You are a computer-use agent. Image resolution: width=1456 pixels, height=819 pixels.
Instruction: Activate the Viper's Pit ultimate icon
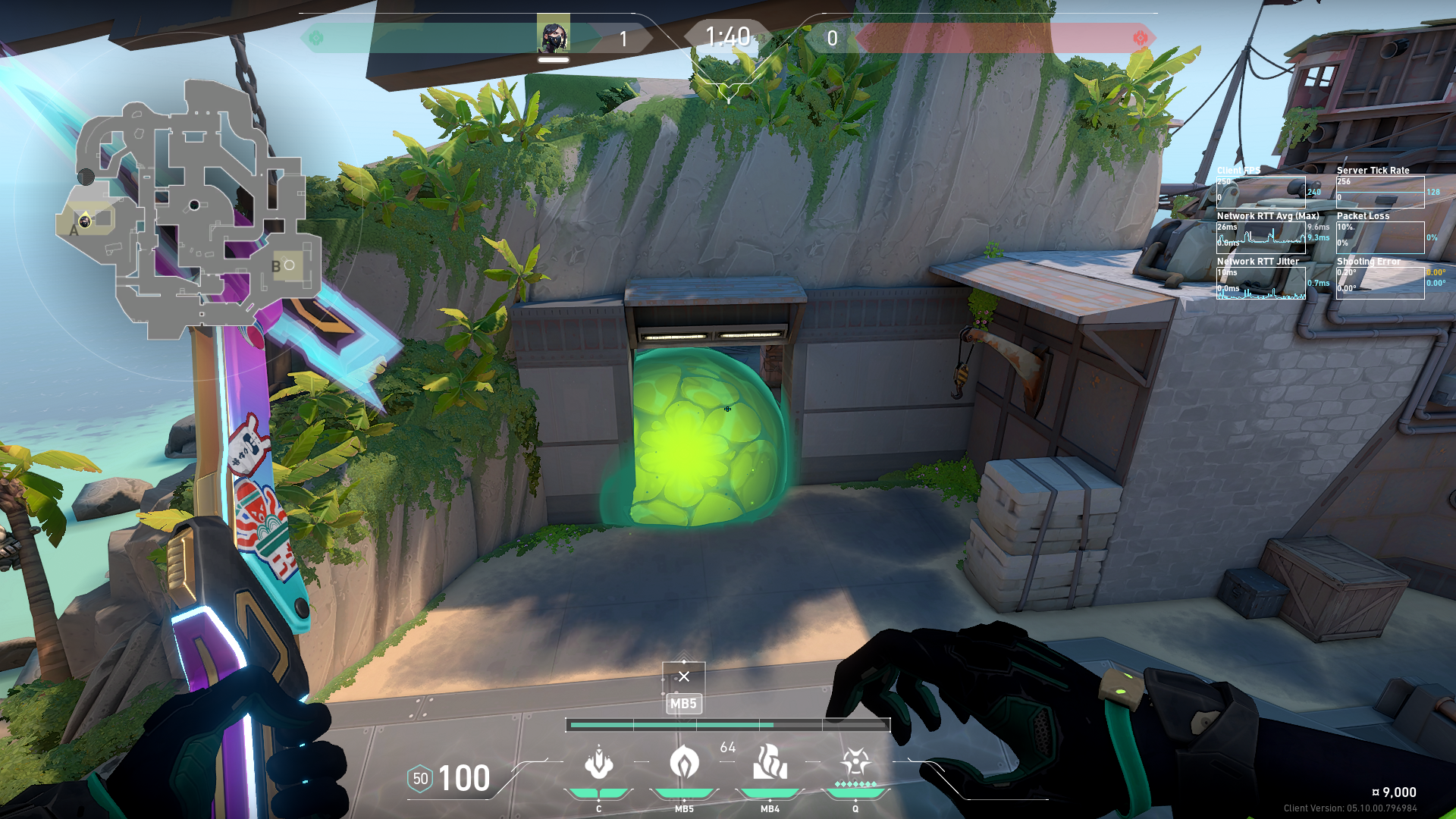(855, 763)
